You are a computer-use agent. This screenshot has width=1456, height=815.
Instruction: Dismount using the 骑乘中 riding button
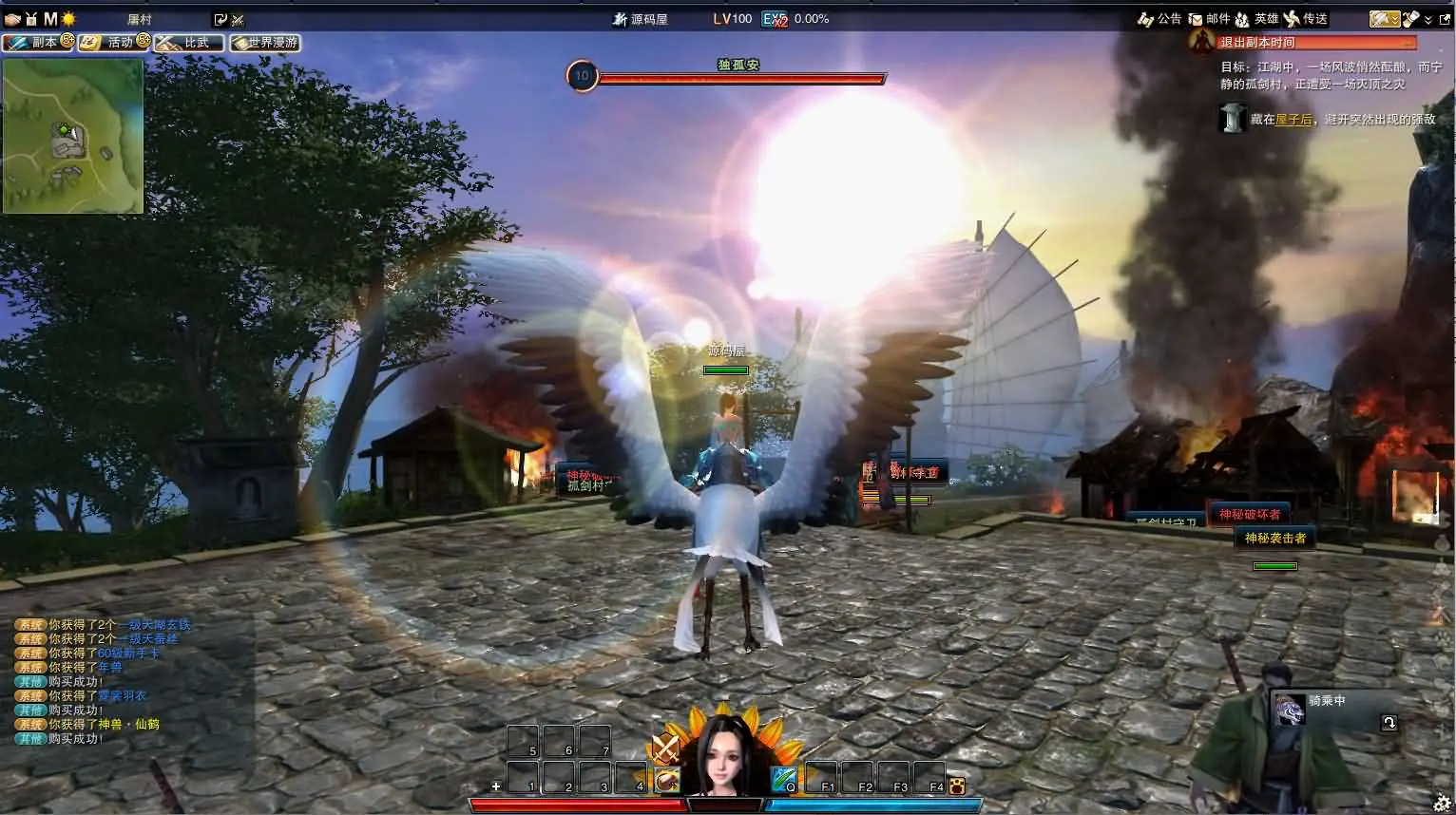coord(1389,723)
